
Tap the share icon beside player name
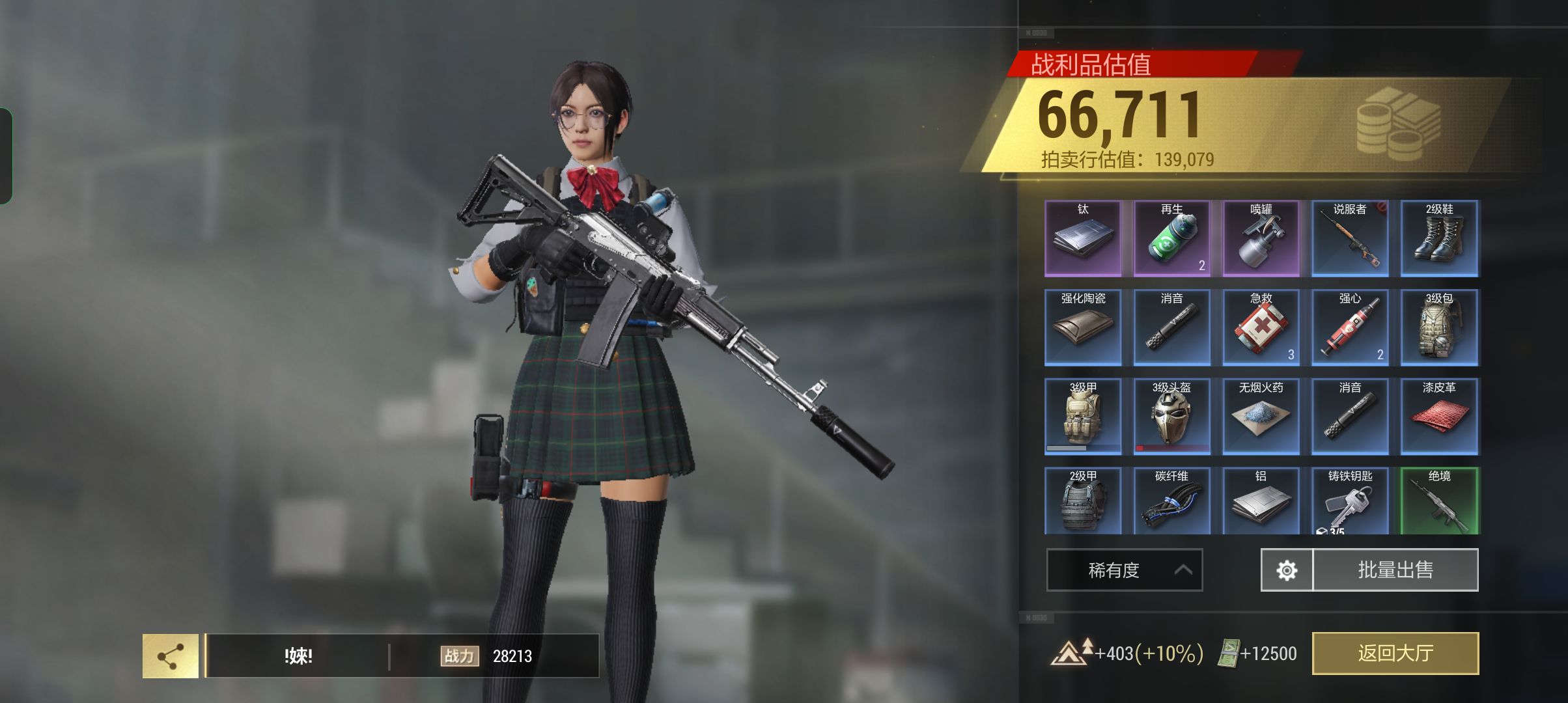pyautogui.click(x=171, y=656)
